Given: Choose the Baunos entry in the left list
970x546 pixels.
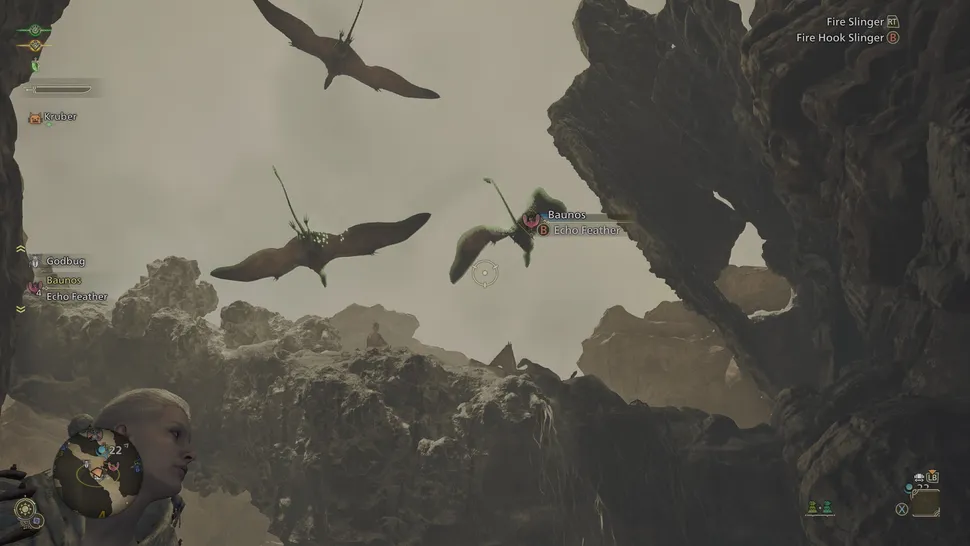Looking at the screenshot, I should point(64,280).
